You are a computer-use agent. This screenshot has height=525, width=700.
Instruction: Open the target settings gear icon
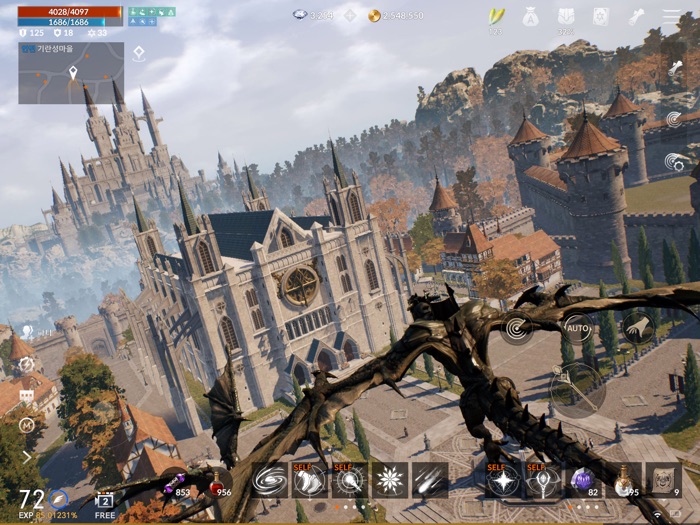[26, 365]
